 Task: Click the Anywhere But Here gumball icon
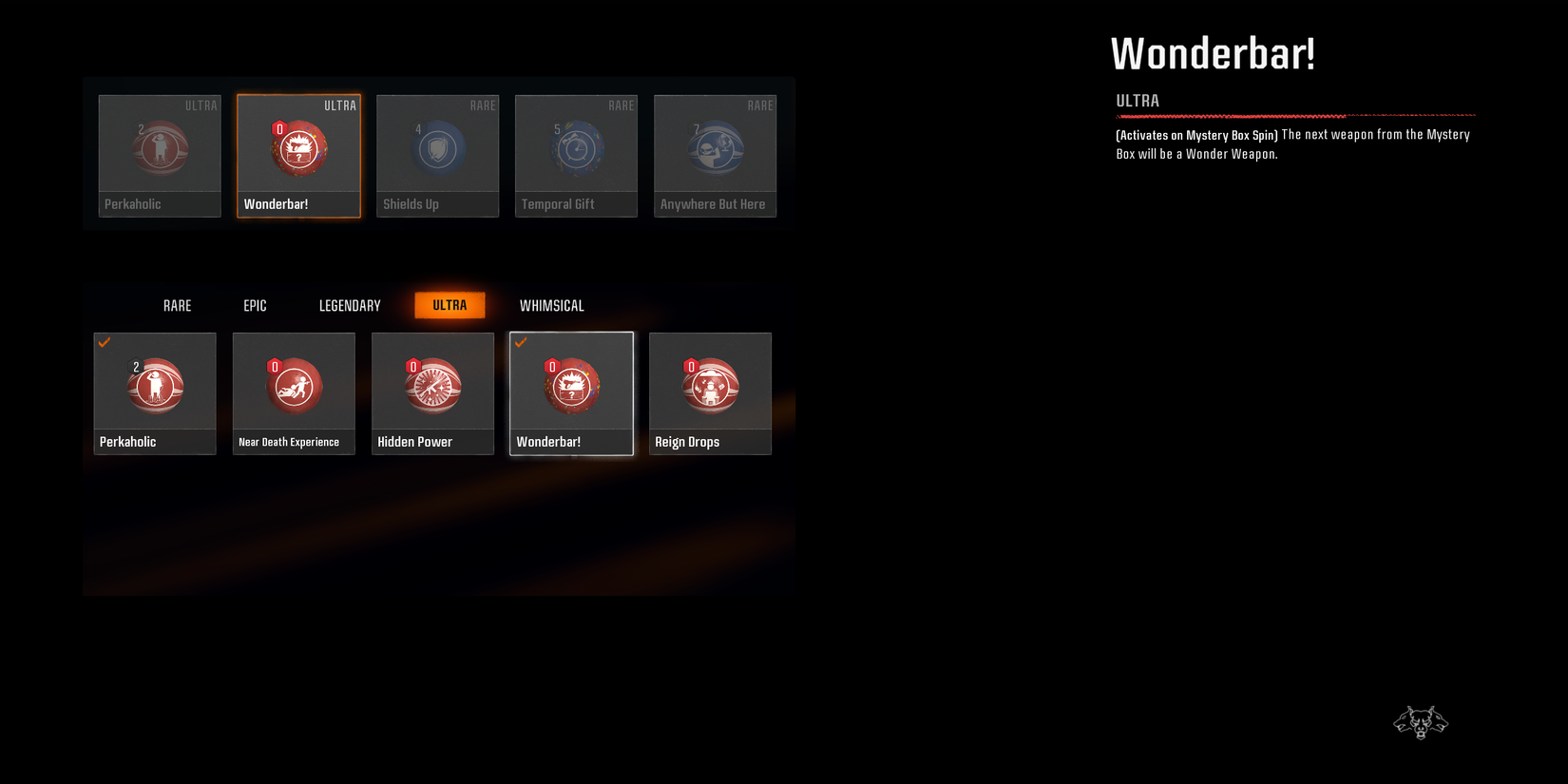pyautogui.click(x=715, y=147)
